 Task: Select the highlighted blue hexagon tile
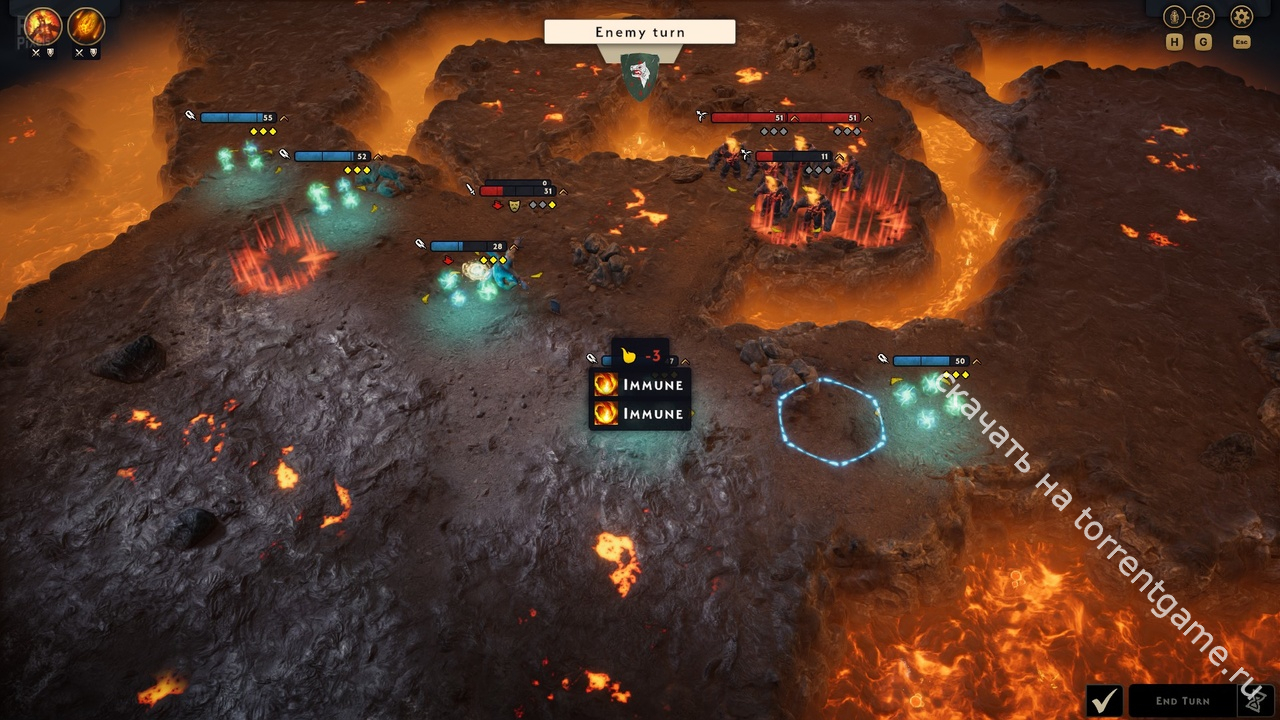click(831, 421)
